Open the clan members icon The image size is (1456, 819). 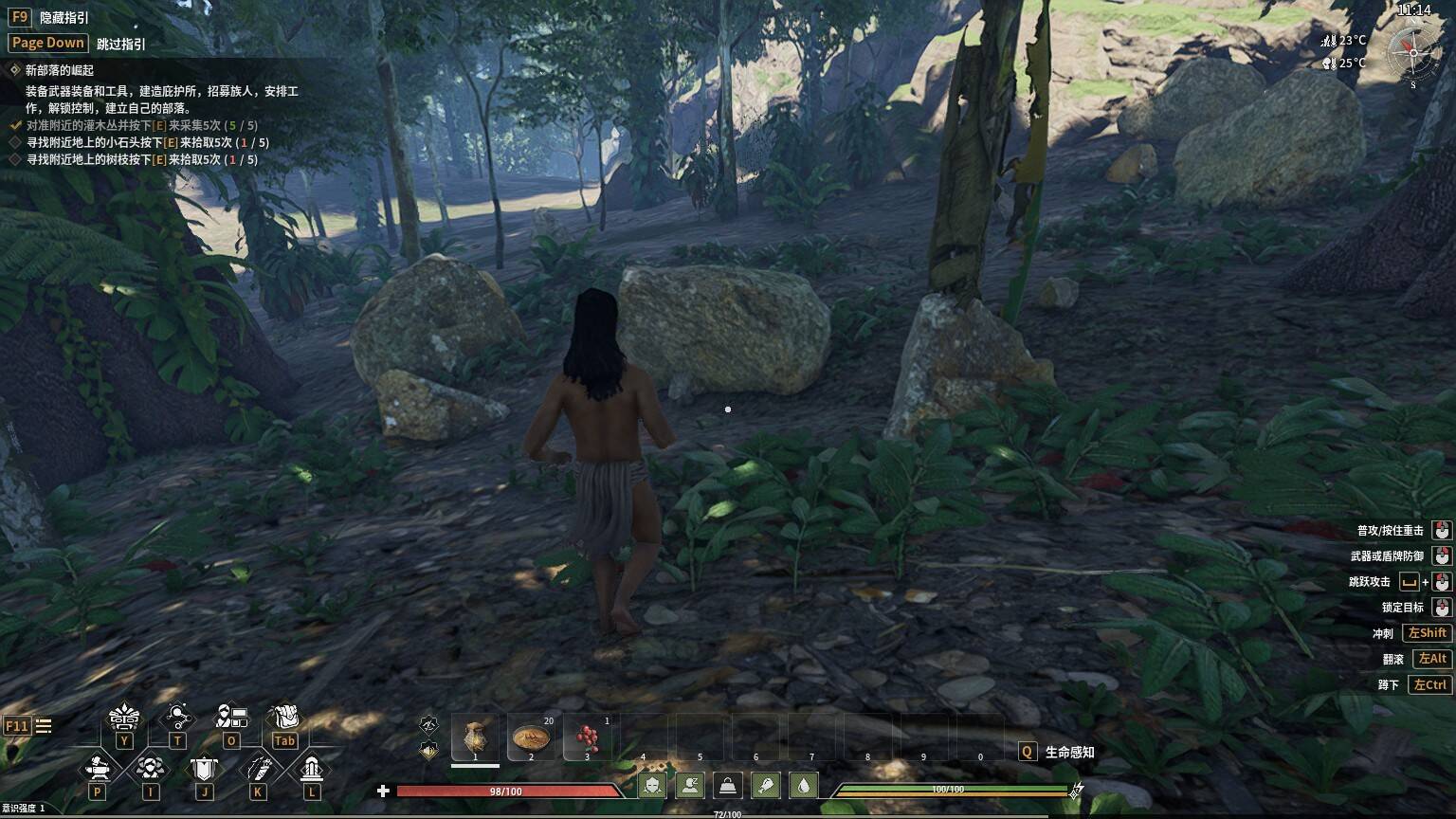coord(150,768)
